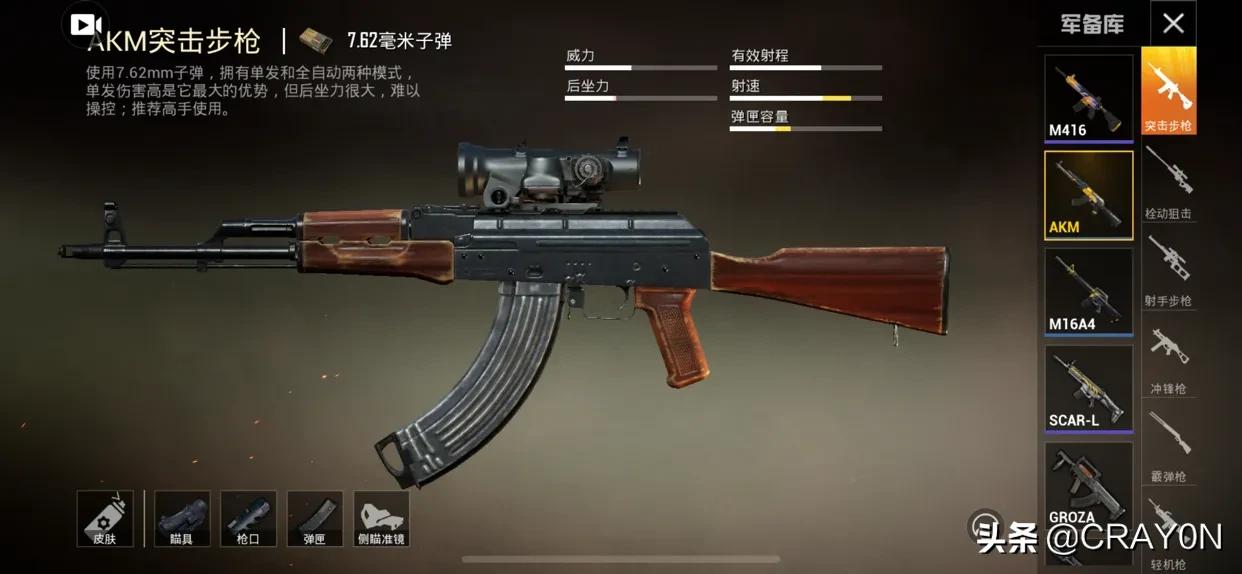Screen dimensions: 1242x574
Task: Open the 弹匣 magazine attachment slot
Action: click(314, 518)
